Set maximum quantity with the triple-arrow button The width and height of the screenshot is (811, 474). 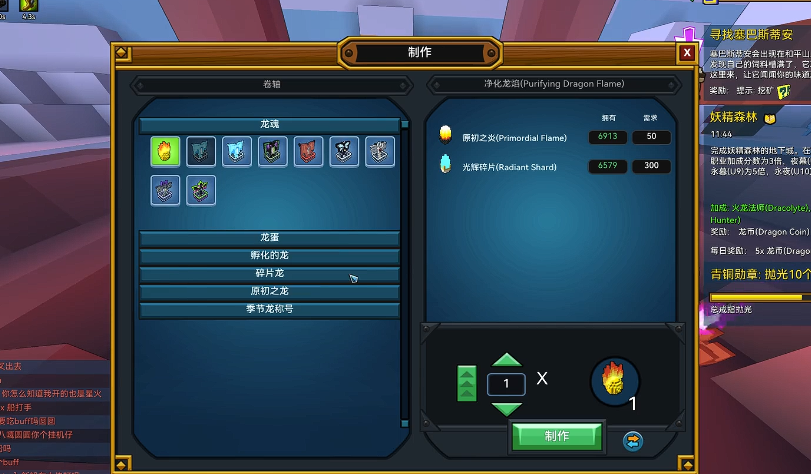click(x=466, y=384)
